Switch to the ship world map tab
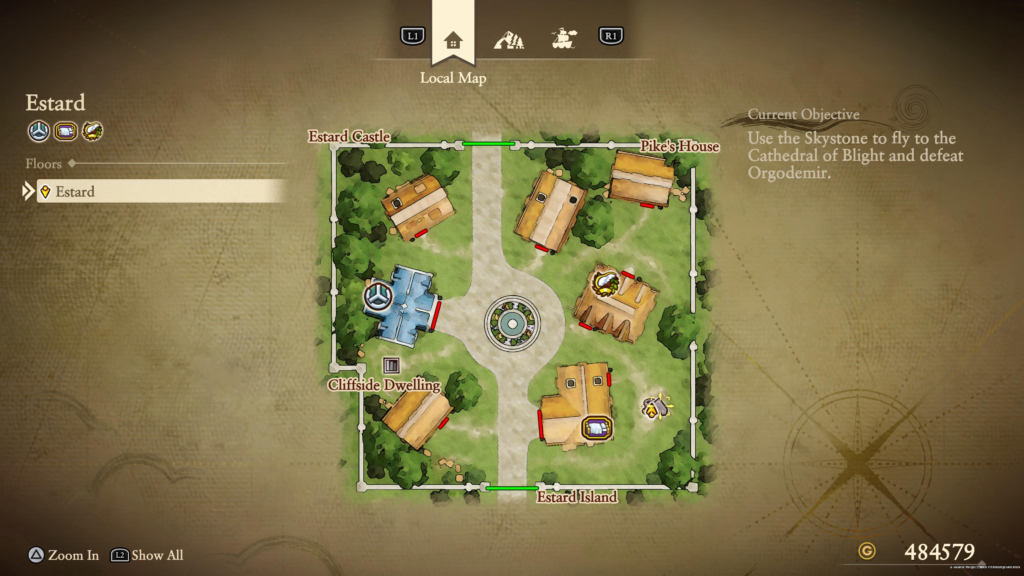 point(563,40)
